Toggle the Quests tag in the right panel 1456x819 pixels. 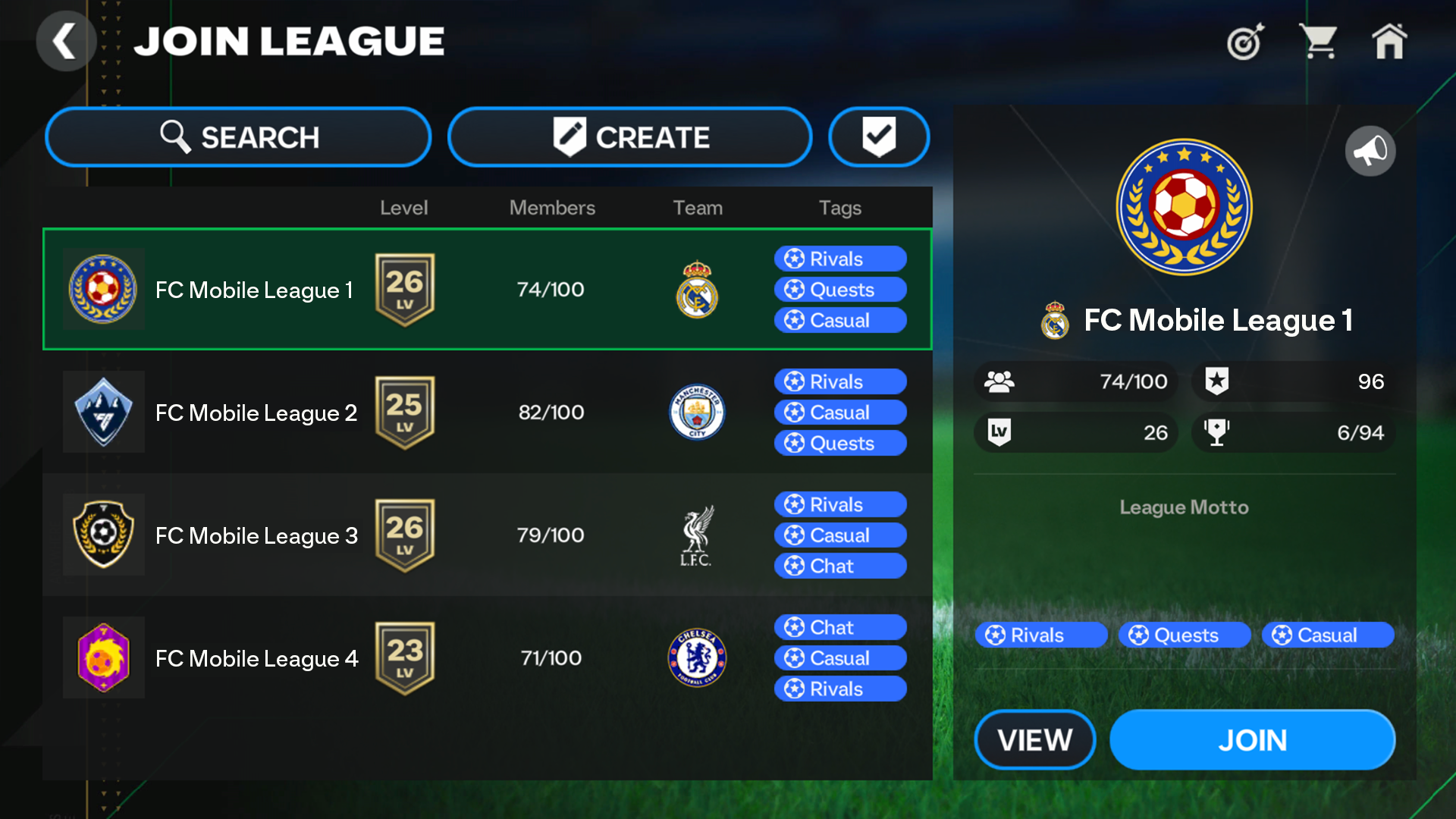1185,635
